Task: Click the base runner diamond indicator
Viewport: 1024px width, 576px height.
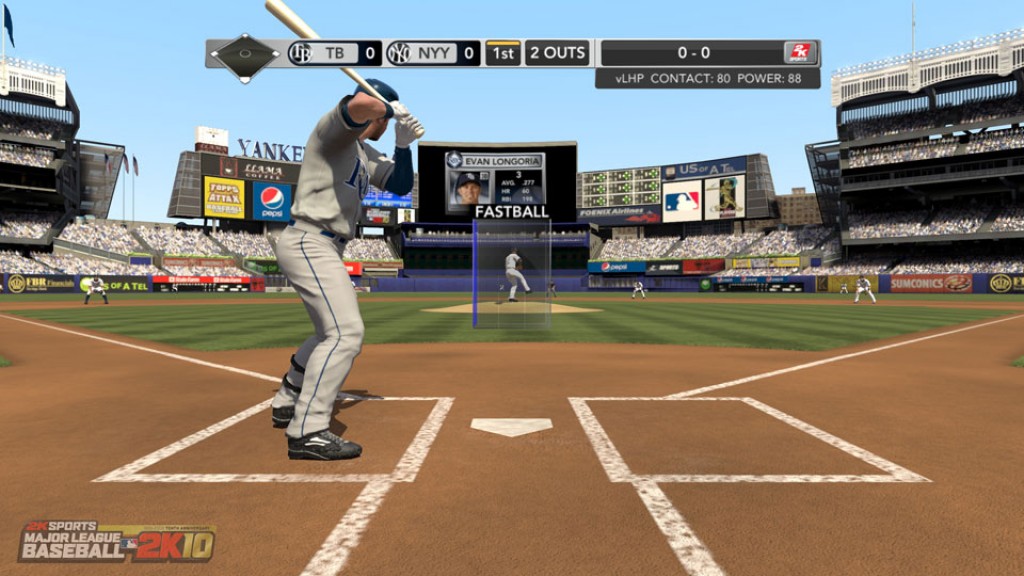Action: coord(244,53)
